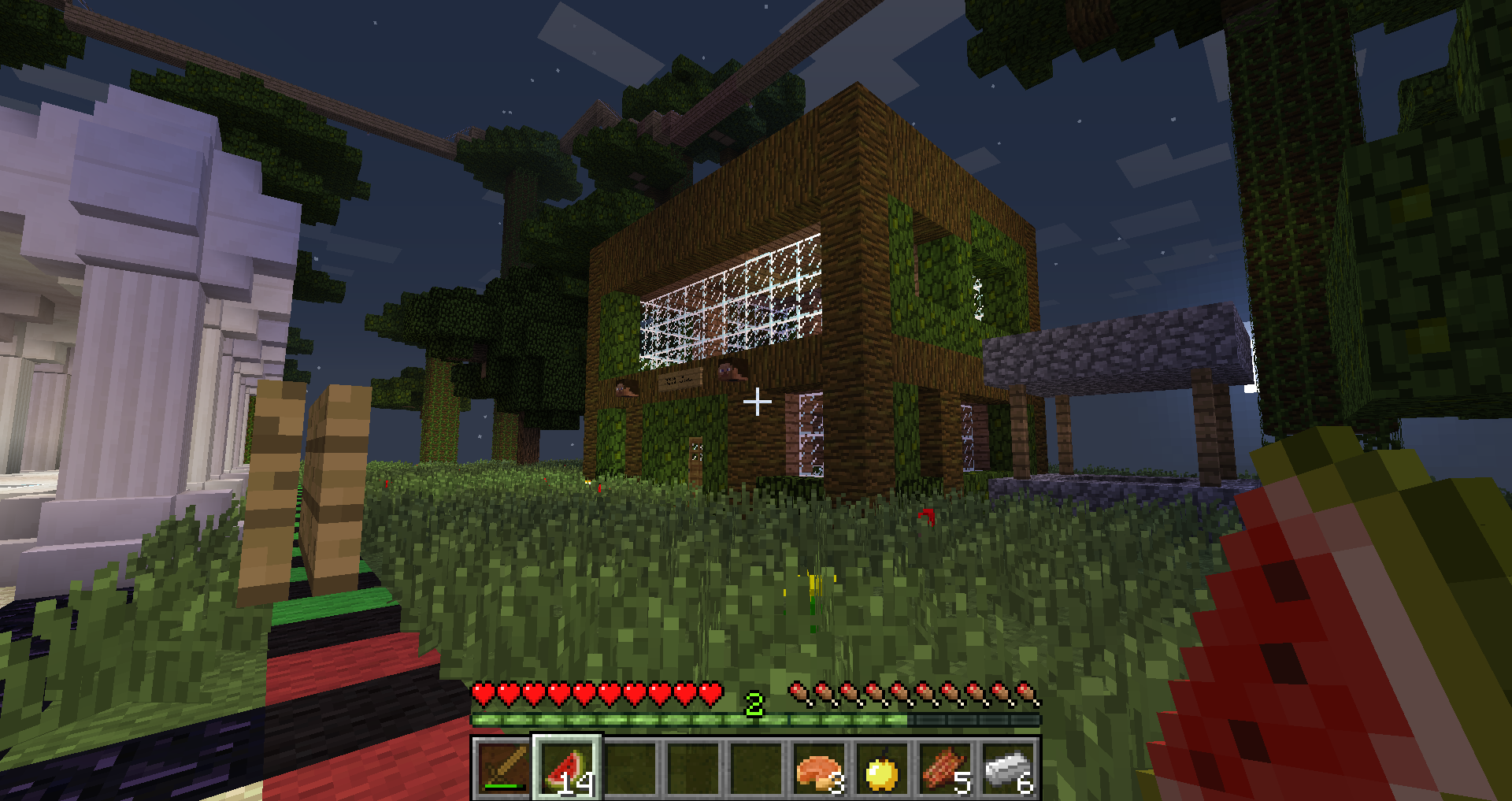Choose the iron ingot hotbar slot

1008,769
